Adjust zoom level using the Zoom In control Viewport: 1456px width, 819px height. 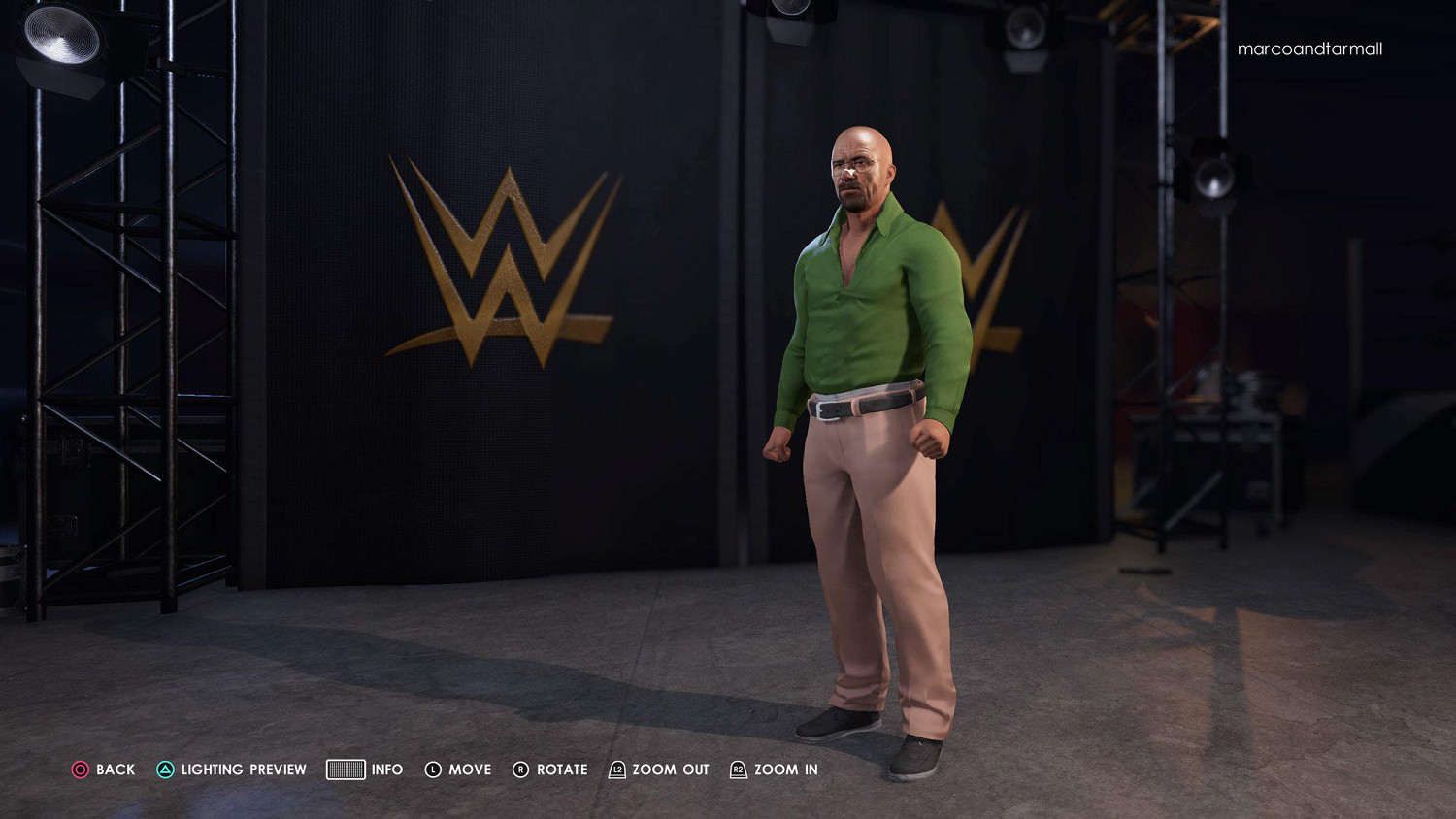point(788,770)
